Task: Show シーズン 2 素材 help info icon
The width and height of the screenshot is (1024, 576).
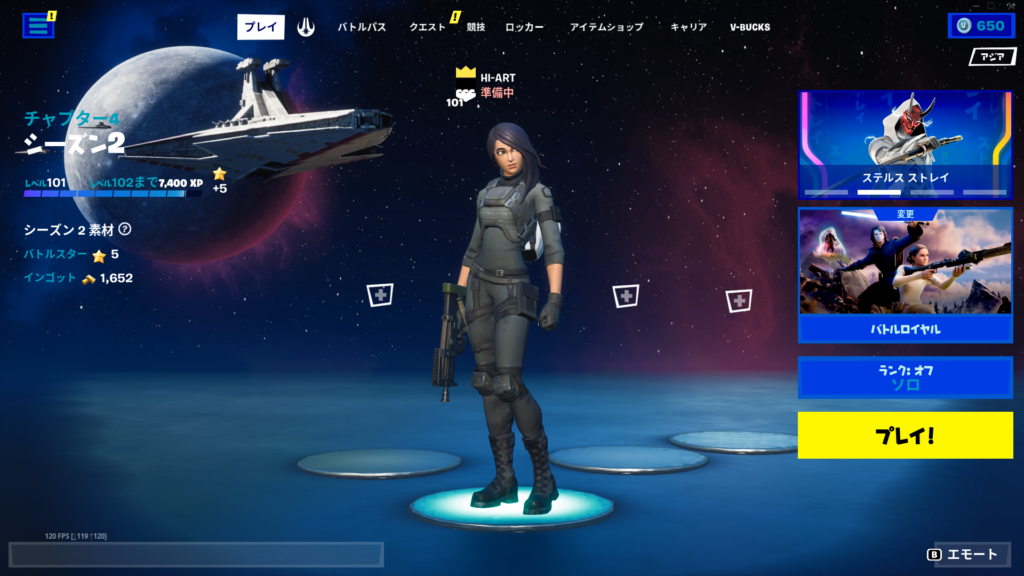Action: pyautogui.click(x=125, y=230)
